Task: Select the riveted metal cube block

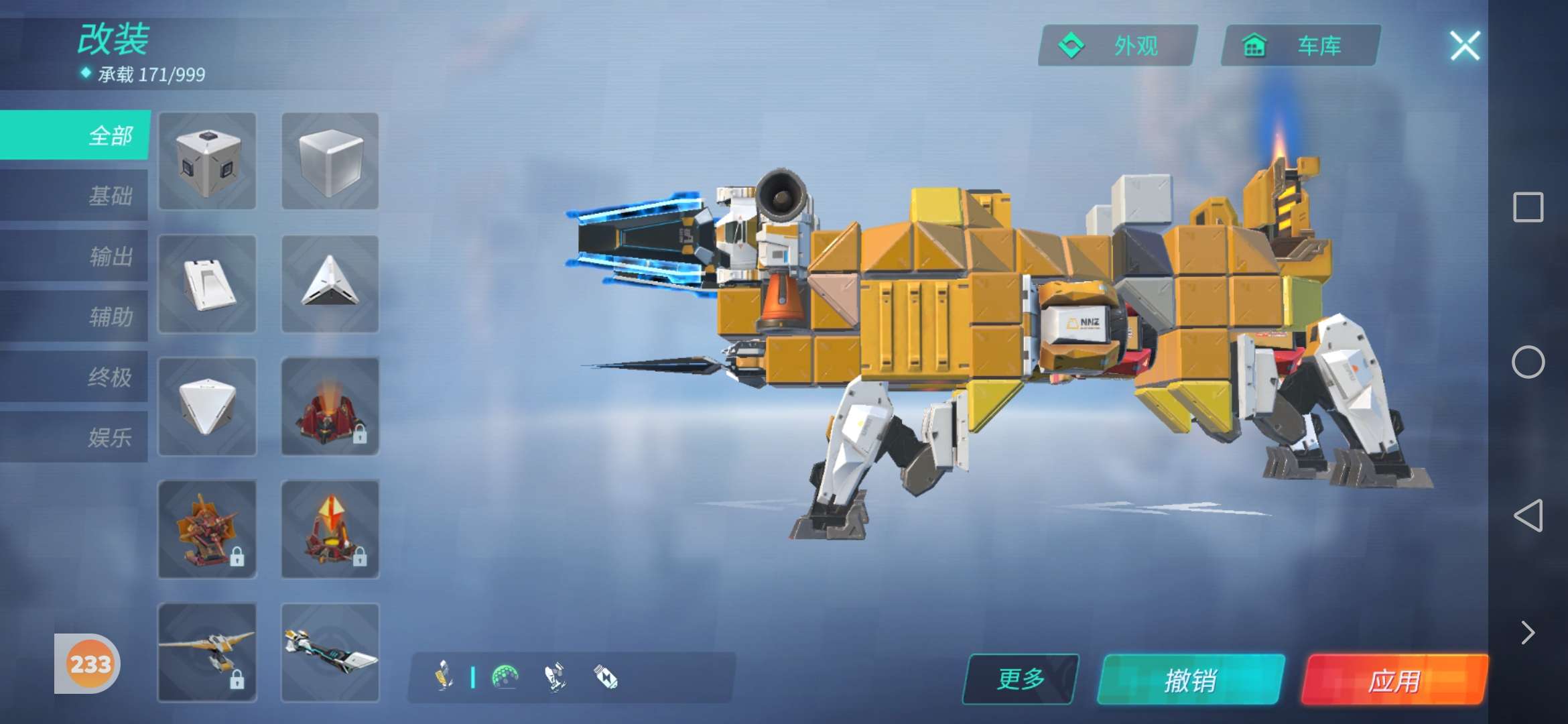Action: click(207, 161)
